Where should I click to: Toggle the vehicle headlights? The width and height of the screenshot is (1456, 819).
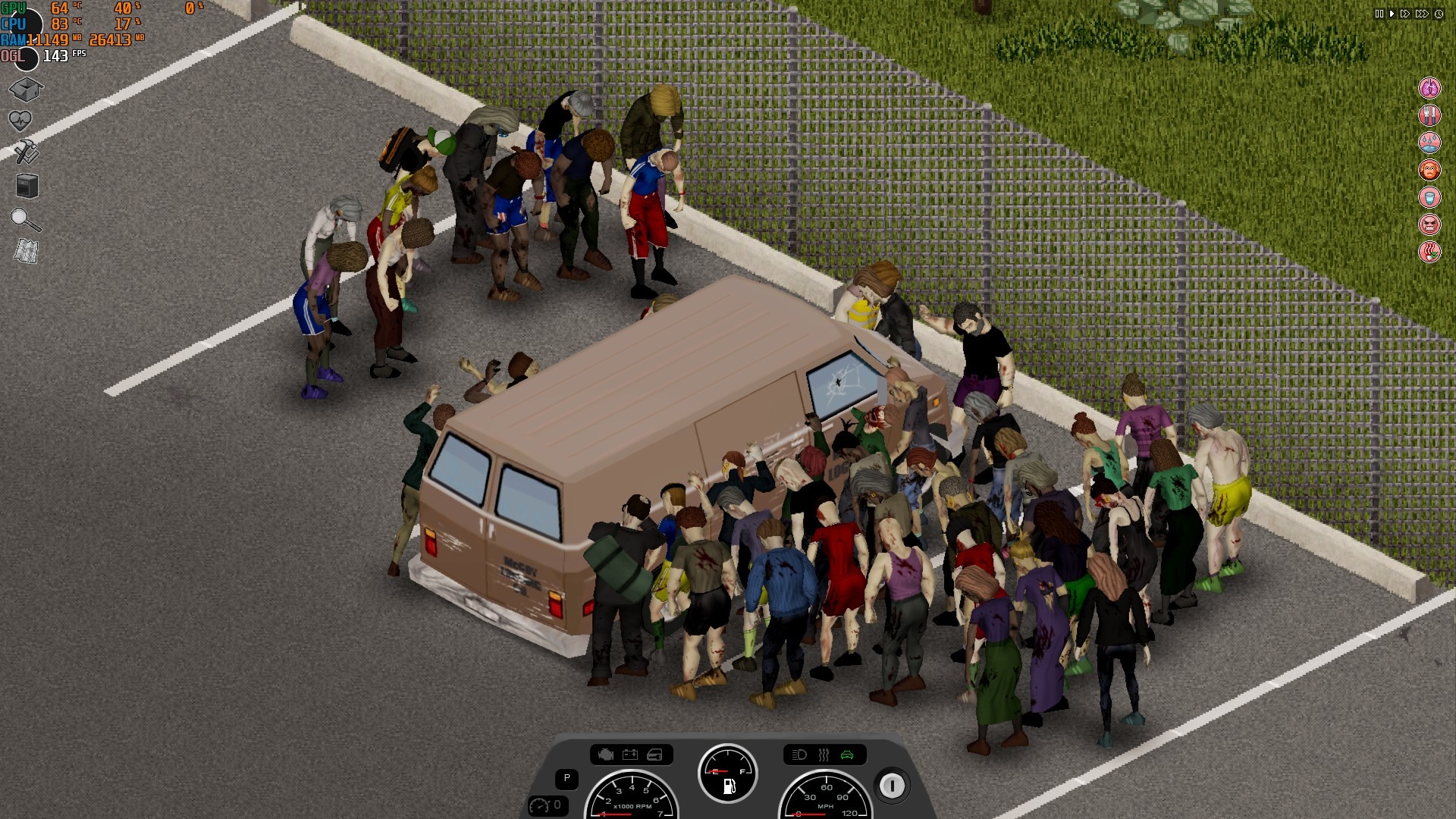[x=799, y=755]
